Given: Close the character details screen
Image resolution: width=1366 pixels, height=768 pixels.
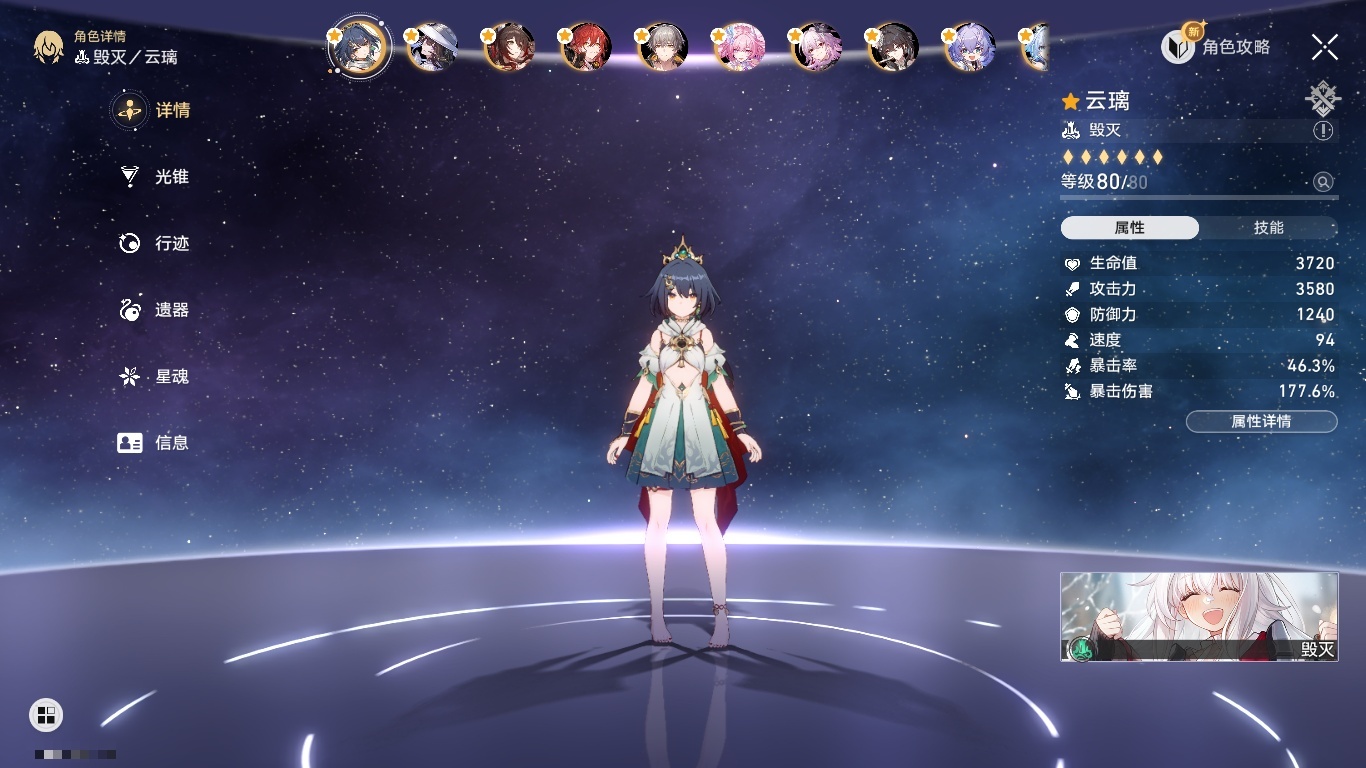Looking at the screenshot, I should pyautogui.click(x=1325, y=46).
